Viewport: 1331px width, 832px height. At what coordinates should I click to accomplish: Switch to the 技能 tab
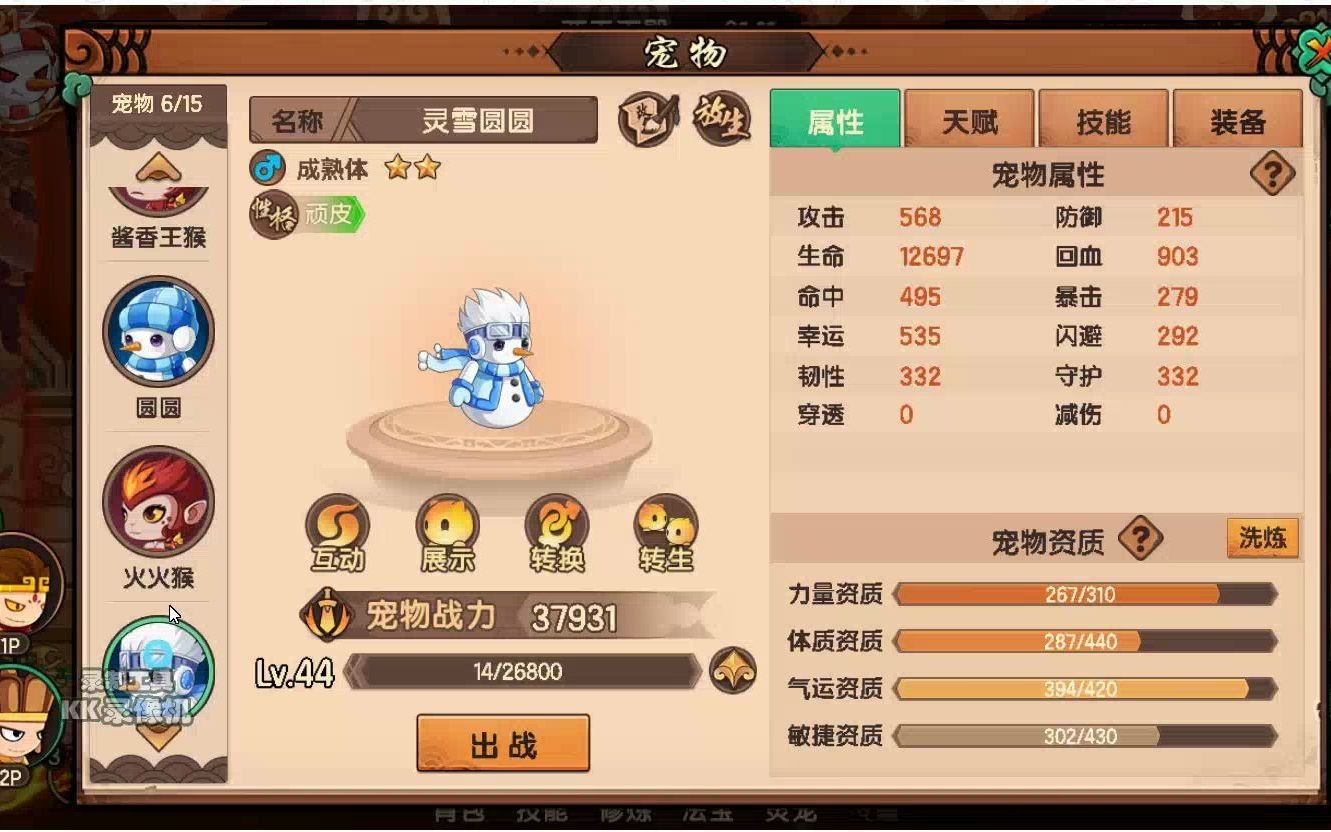(x=1103, y=120)
